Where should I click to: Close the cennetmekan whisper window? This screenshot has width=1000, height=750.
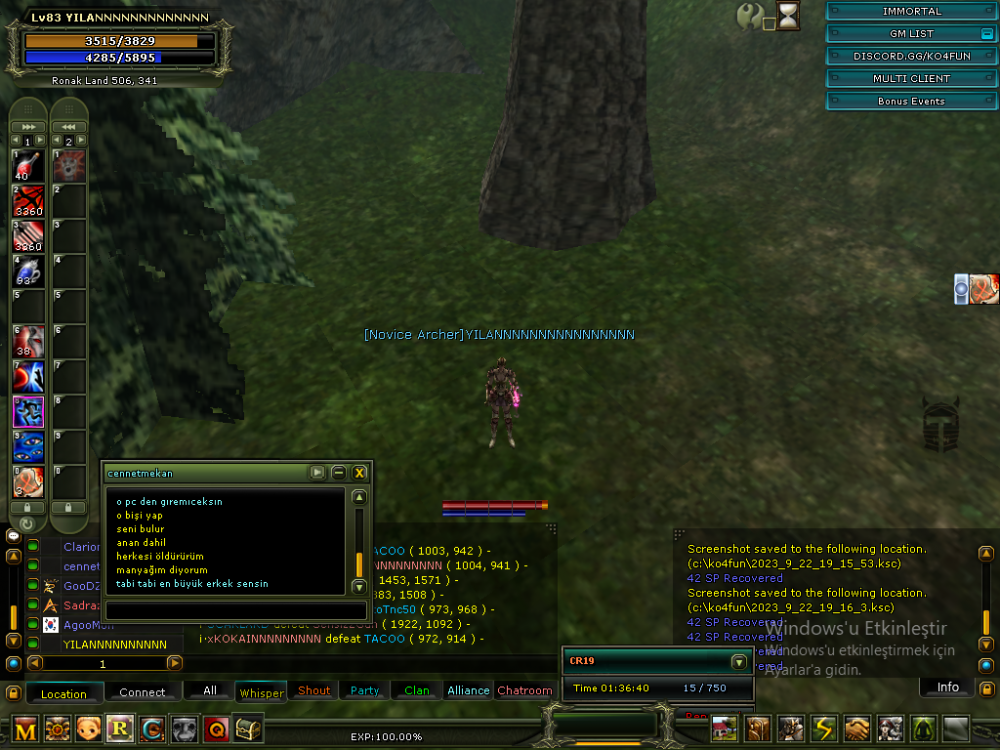pyautogui.click(x=360, y=473)
